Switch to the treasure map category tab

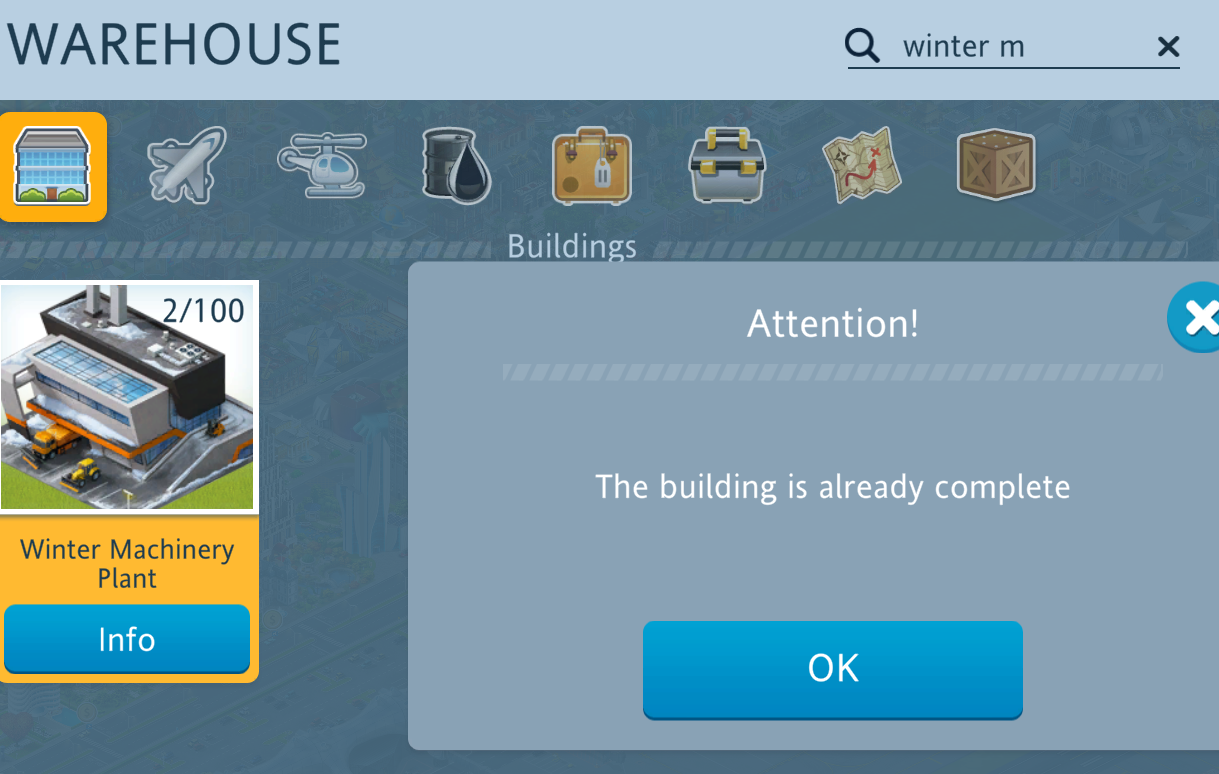[x=861, y=165]
